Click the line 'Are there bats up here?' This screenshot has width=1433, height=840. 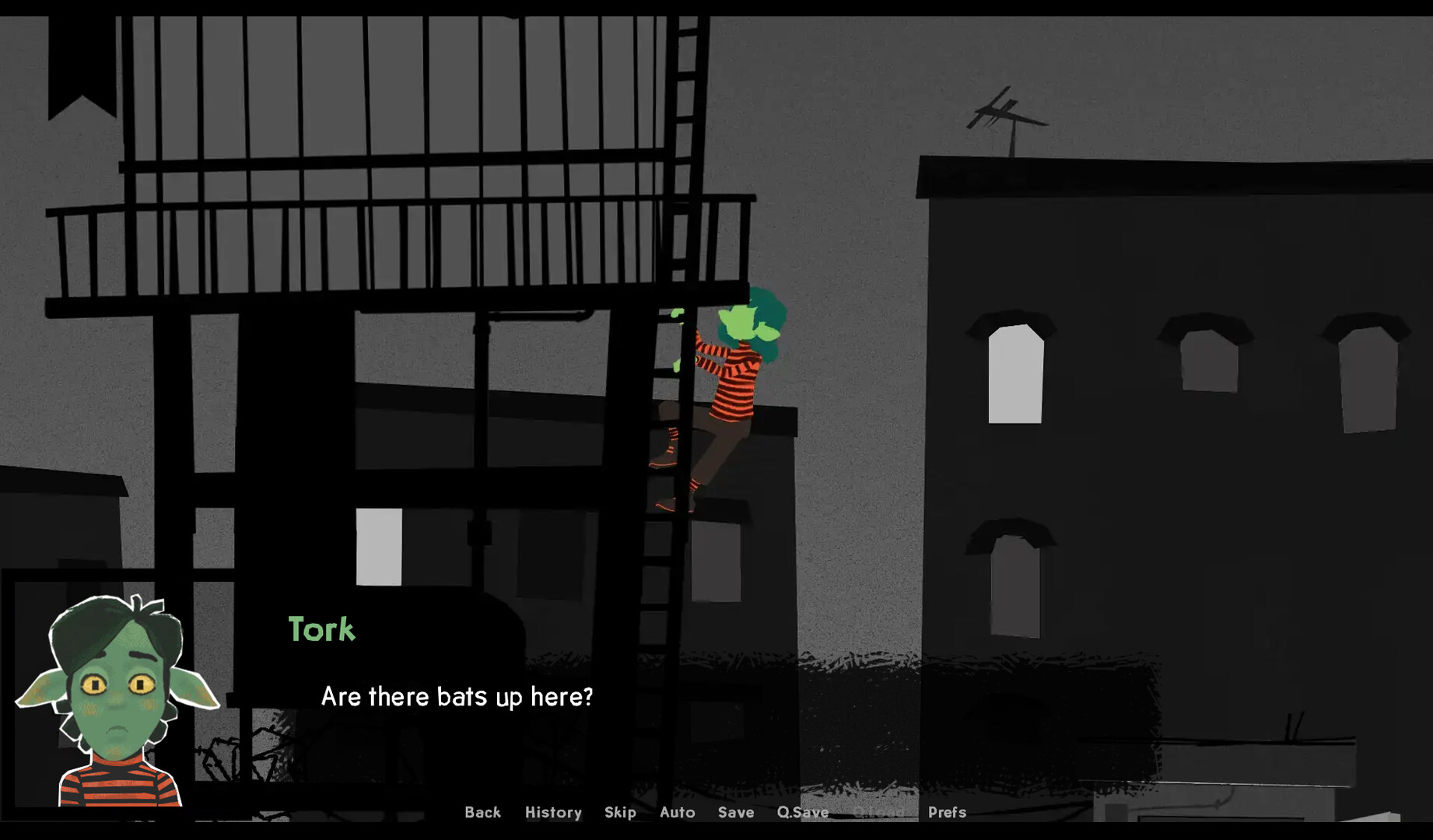click(x=457, y=697)
